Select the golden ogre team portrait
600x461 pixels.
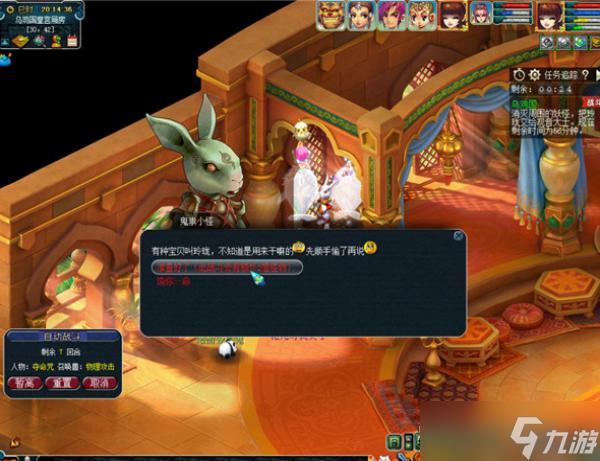pyautogui.click(x=332, y=15)
